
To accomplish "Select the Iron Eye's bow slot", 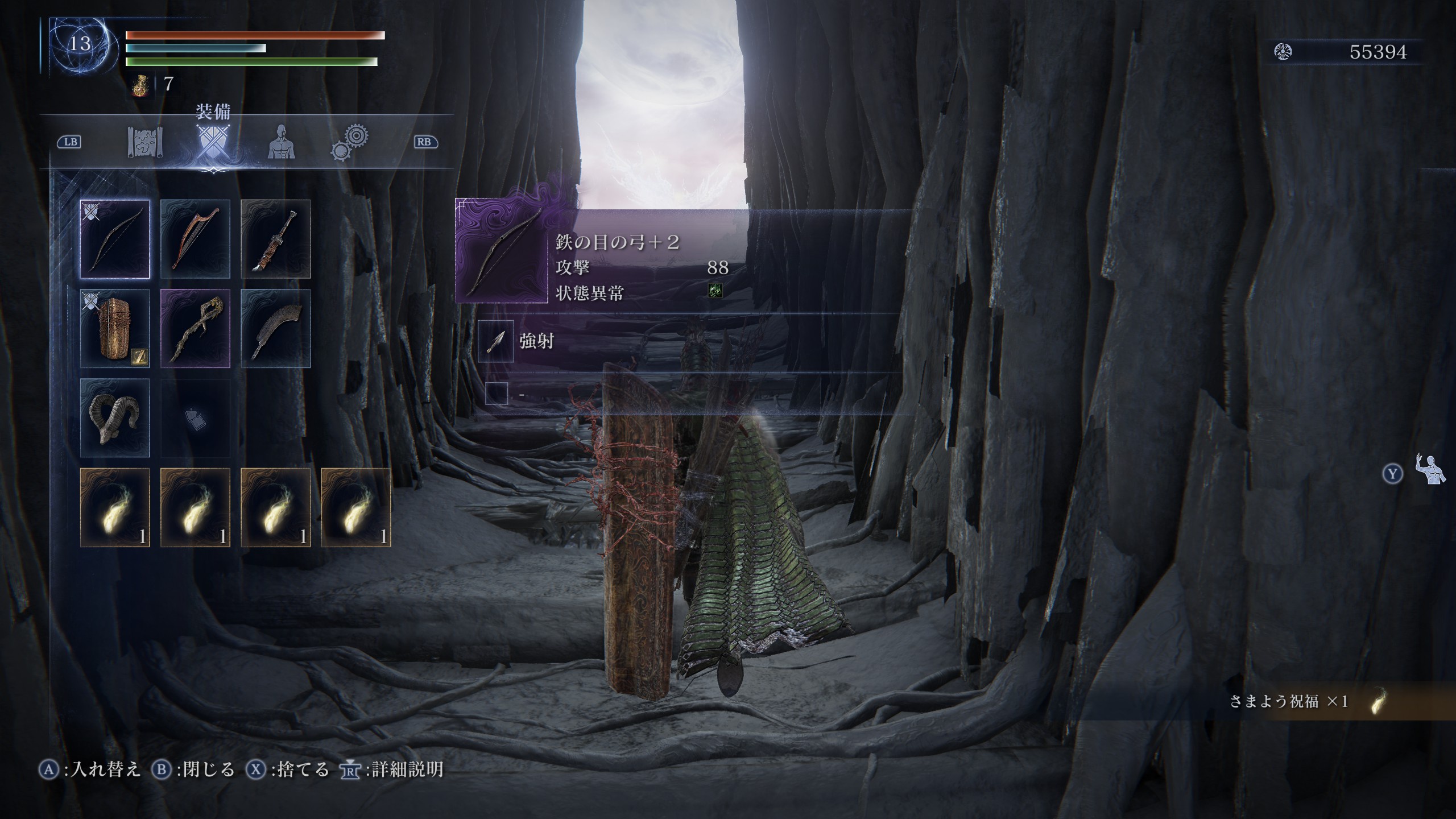I will point(115,239).
